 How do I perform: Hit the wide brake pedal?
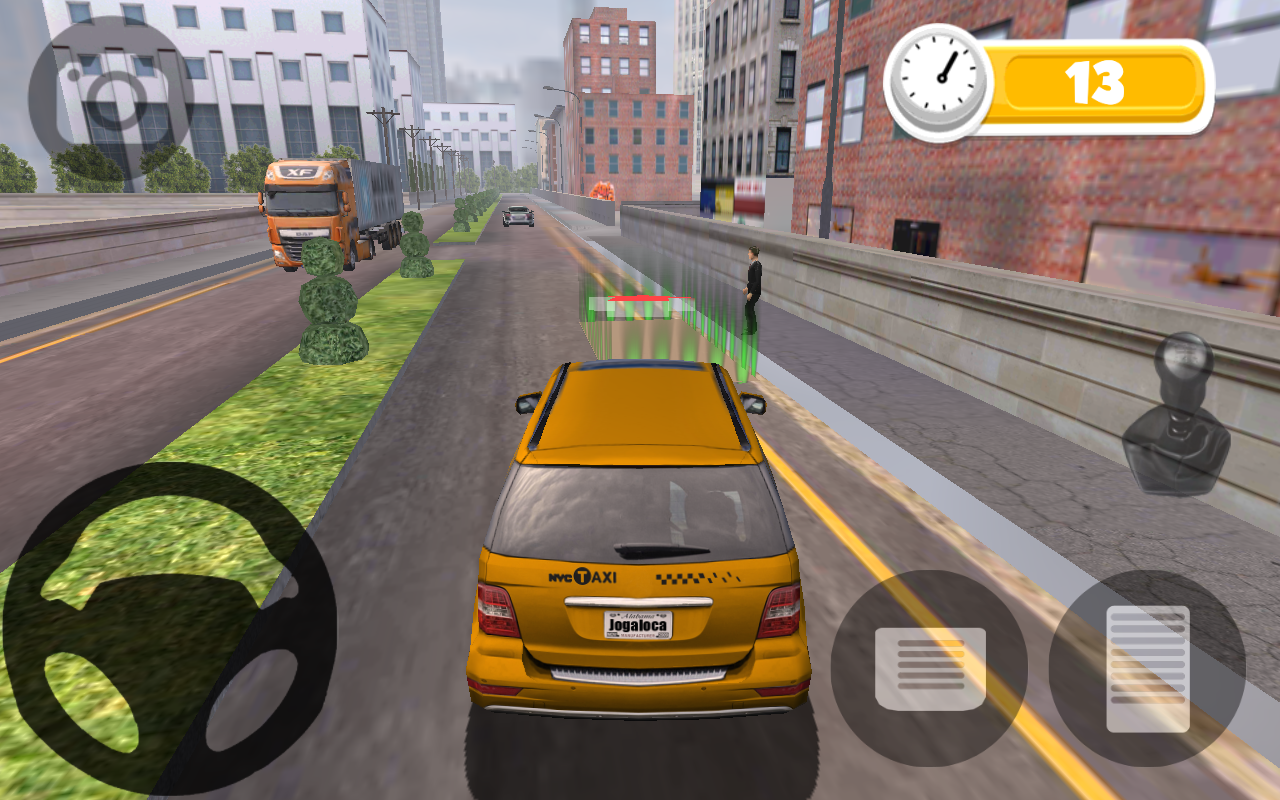(929, 668)
